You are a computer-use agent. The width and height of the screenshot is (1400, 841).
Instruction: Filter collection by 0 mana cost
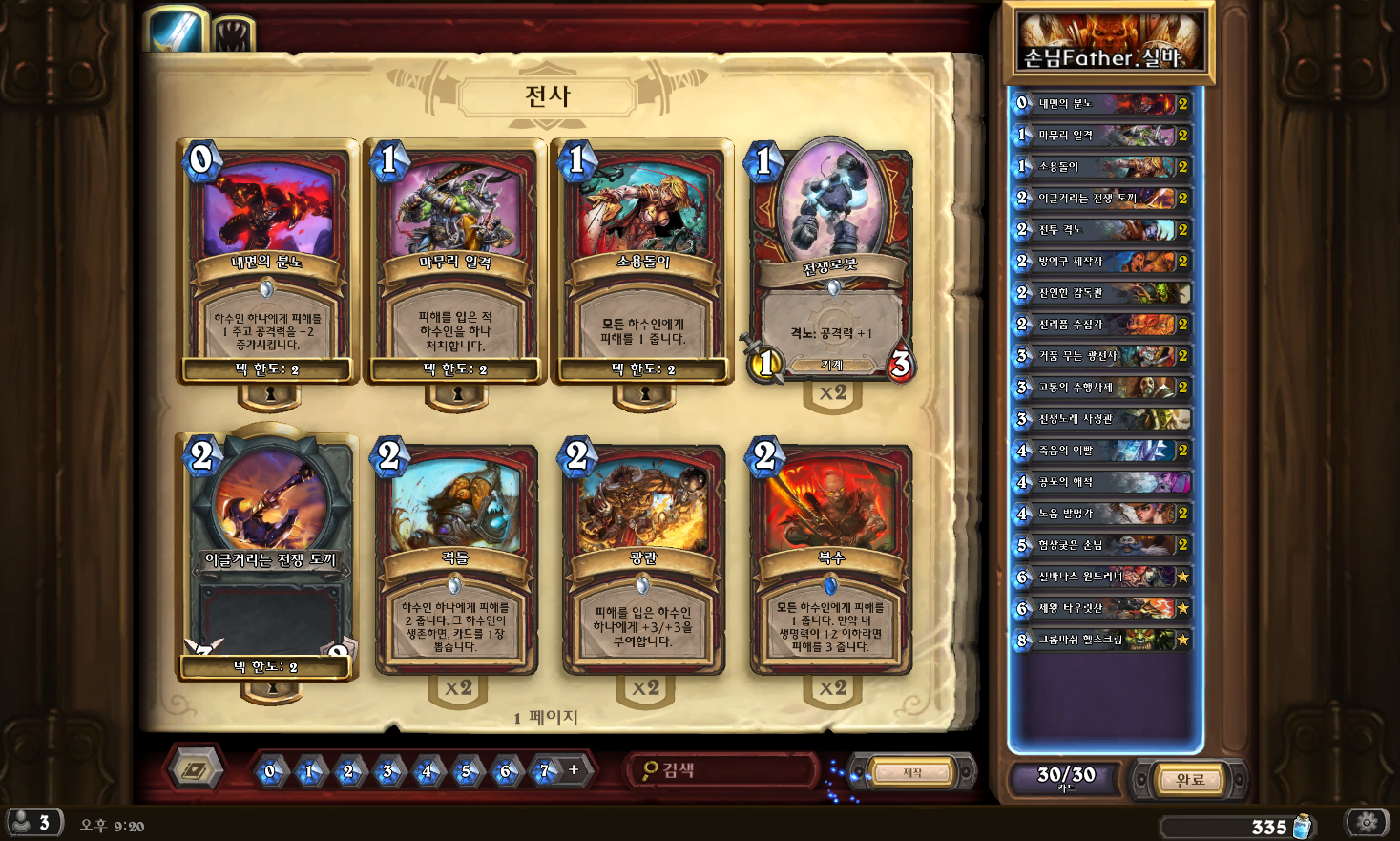(x=270, y=770)
